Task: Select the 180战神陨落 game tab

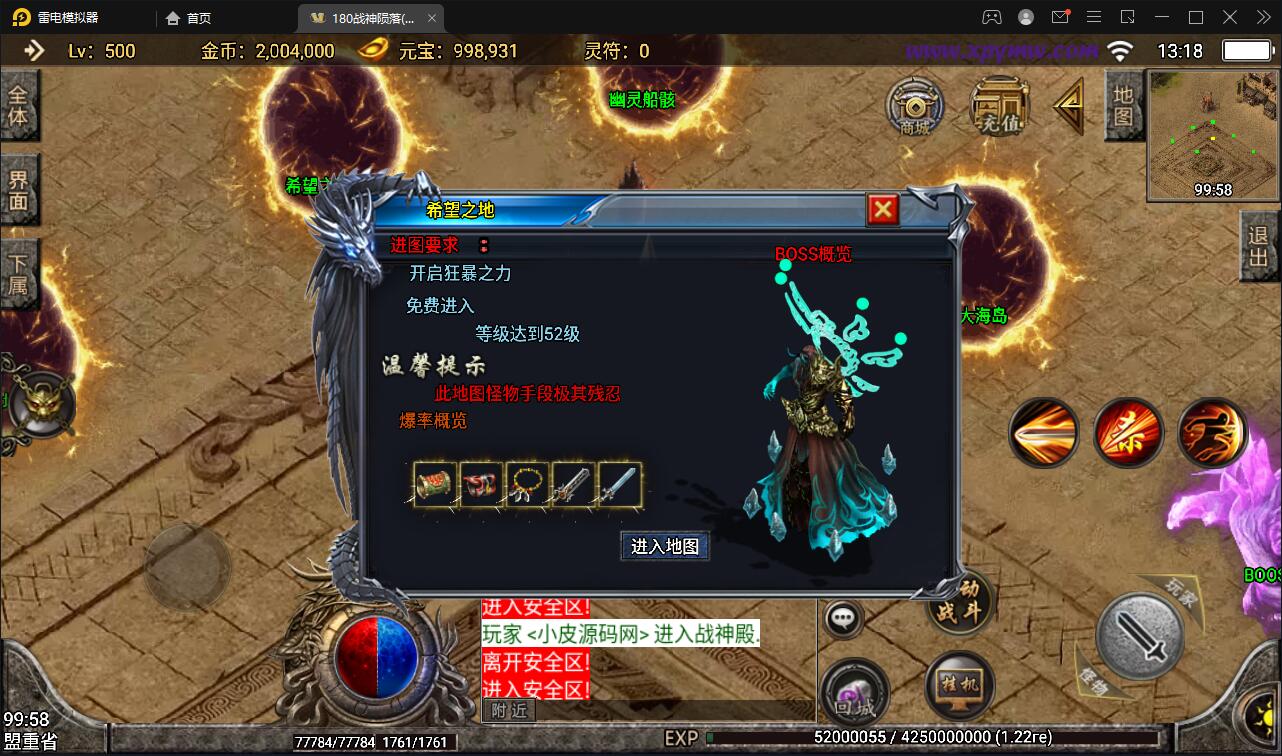Action: 370,17
